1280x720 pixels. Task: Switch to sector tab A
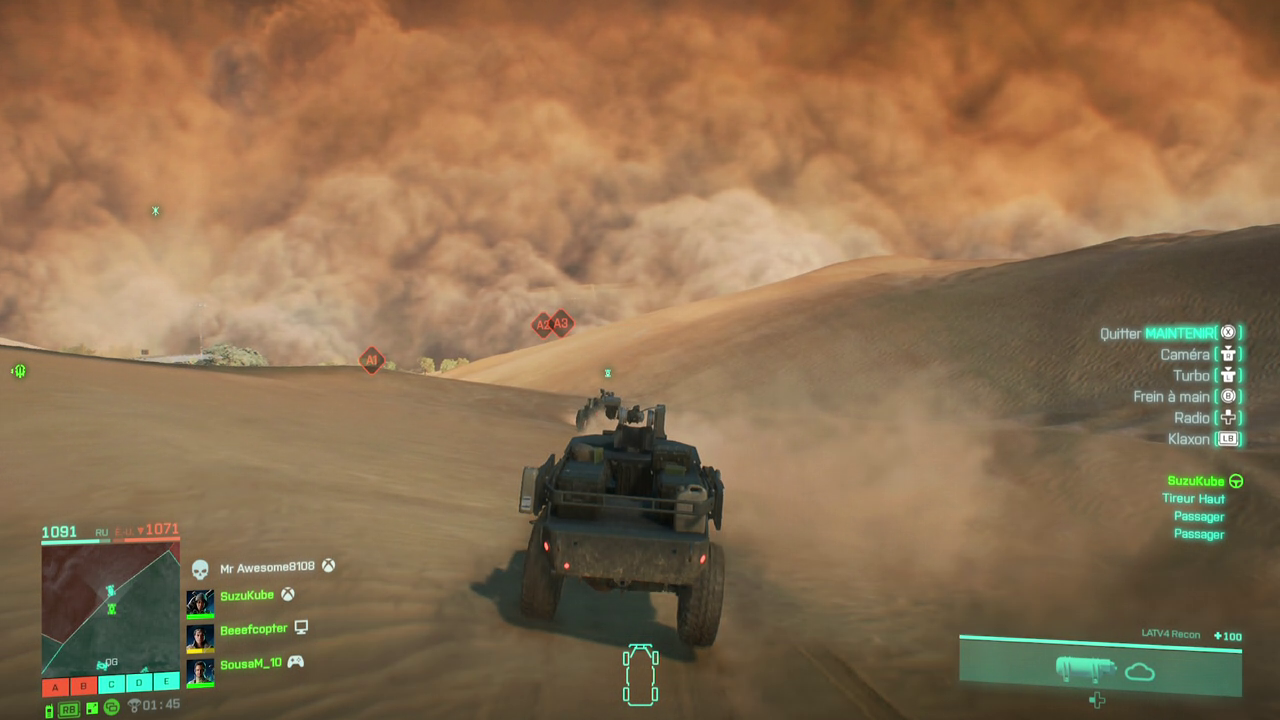click(54, 687)
